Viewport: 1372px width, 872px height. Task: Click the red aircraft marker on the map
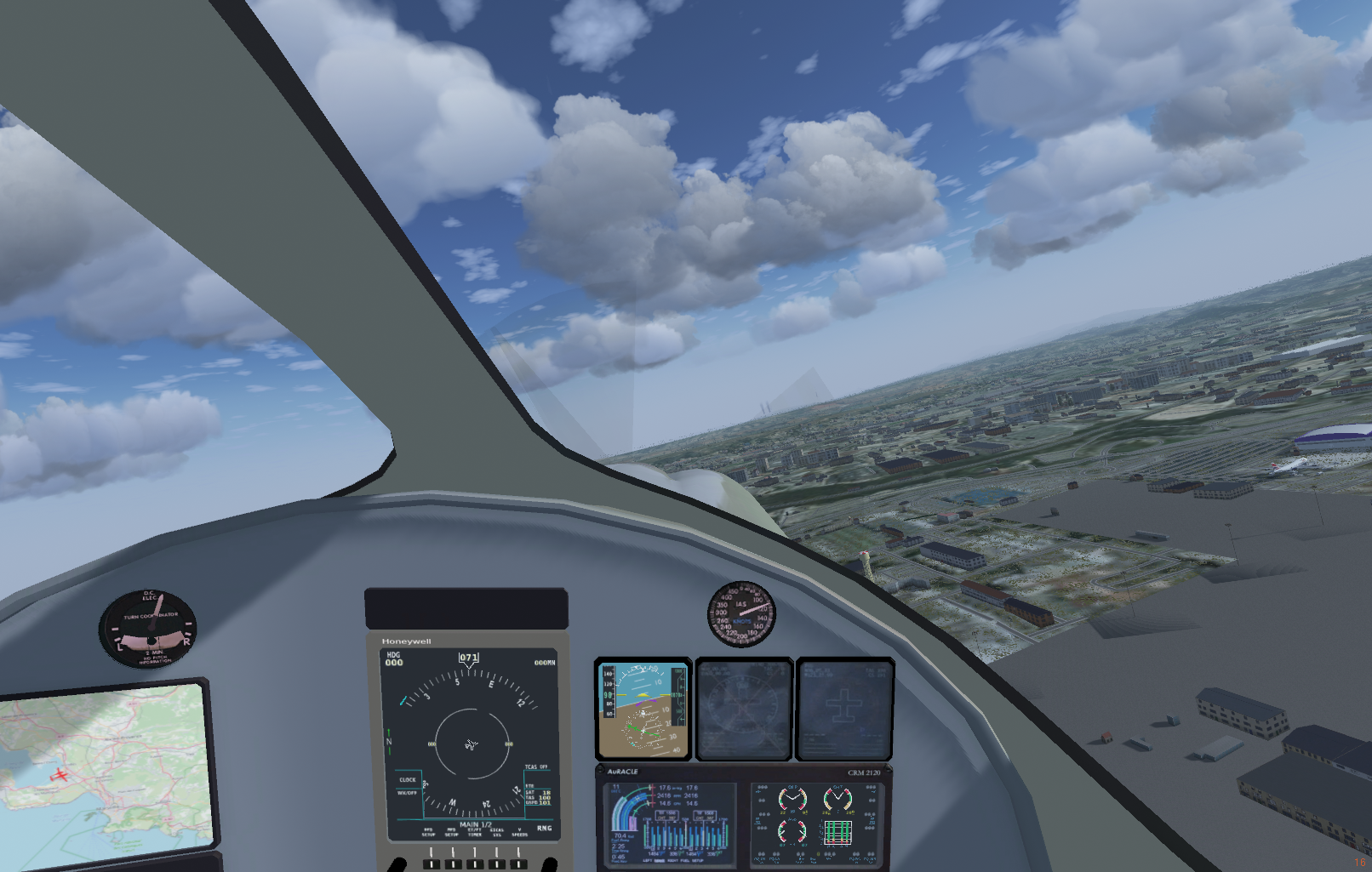58,775
